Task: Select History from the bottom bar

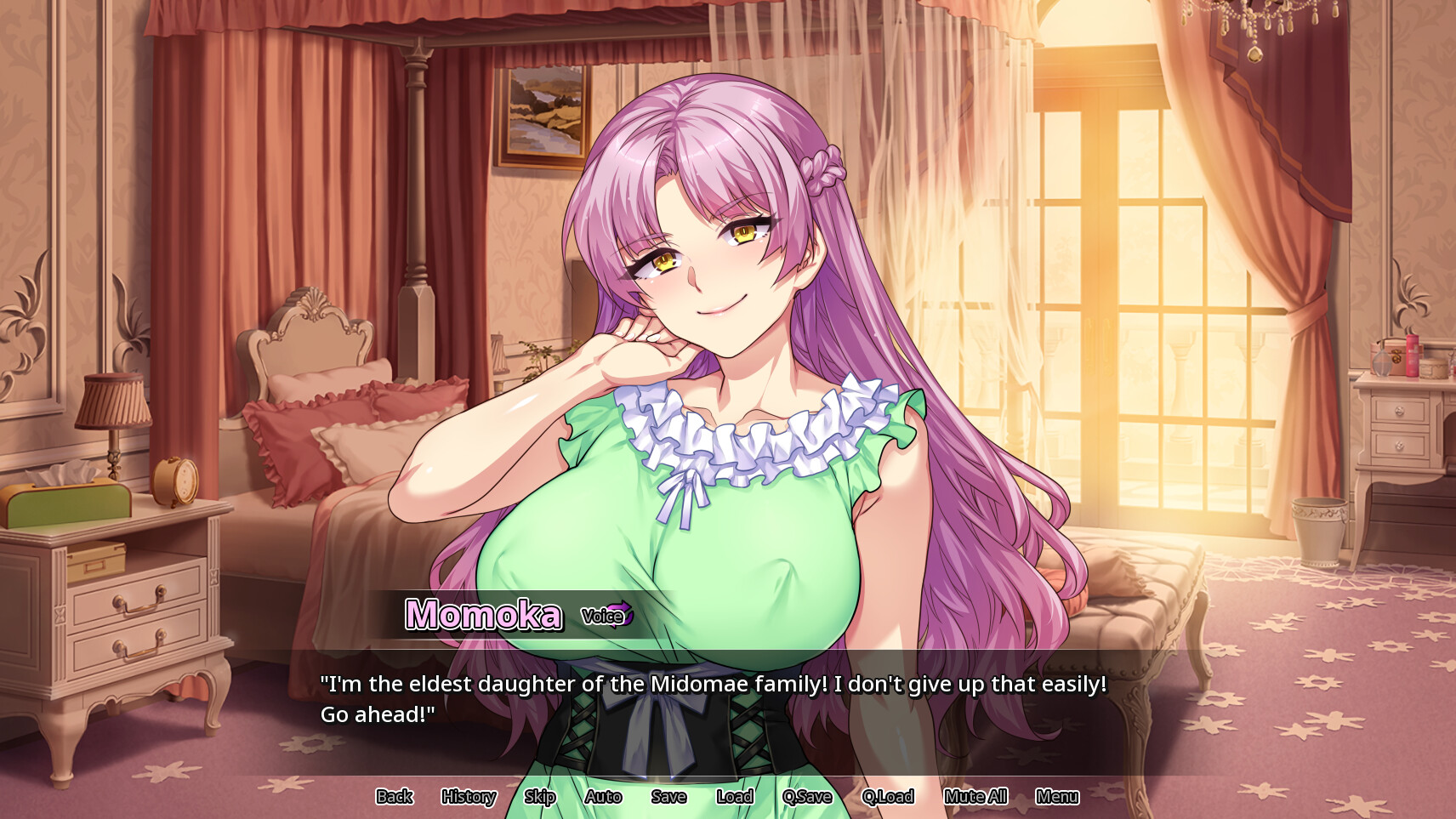Action: [467, 797]
